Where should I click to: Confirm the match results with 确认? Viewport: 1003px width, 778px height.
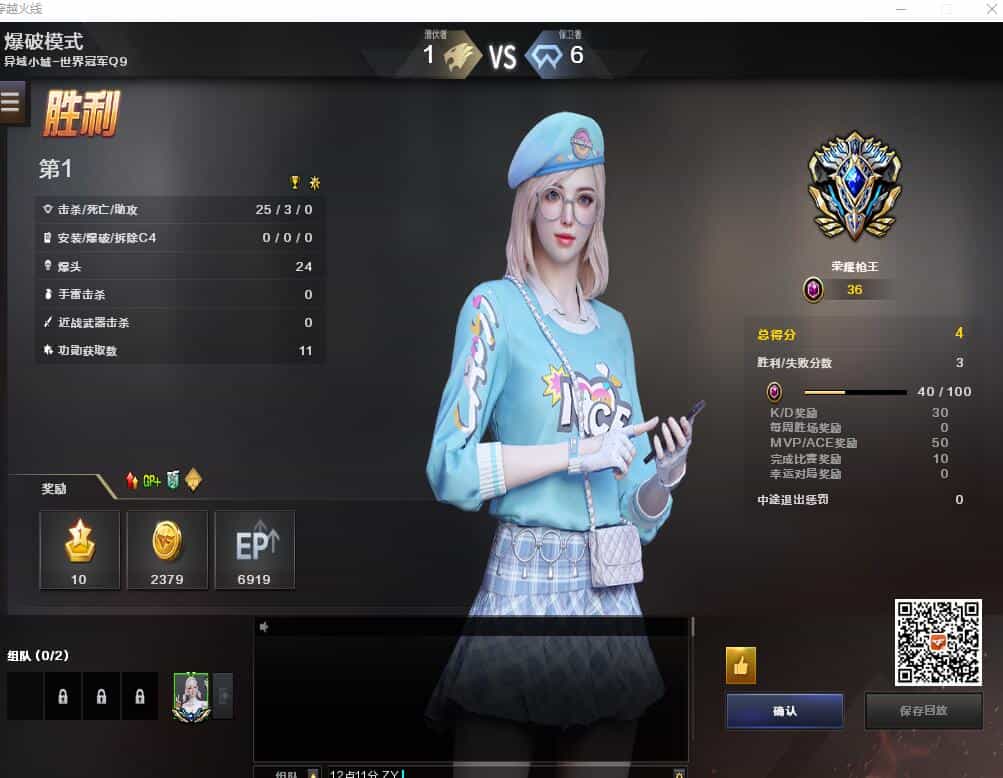click(x=784, y=711)
